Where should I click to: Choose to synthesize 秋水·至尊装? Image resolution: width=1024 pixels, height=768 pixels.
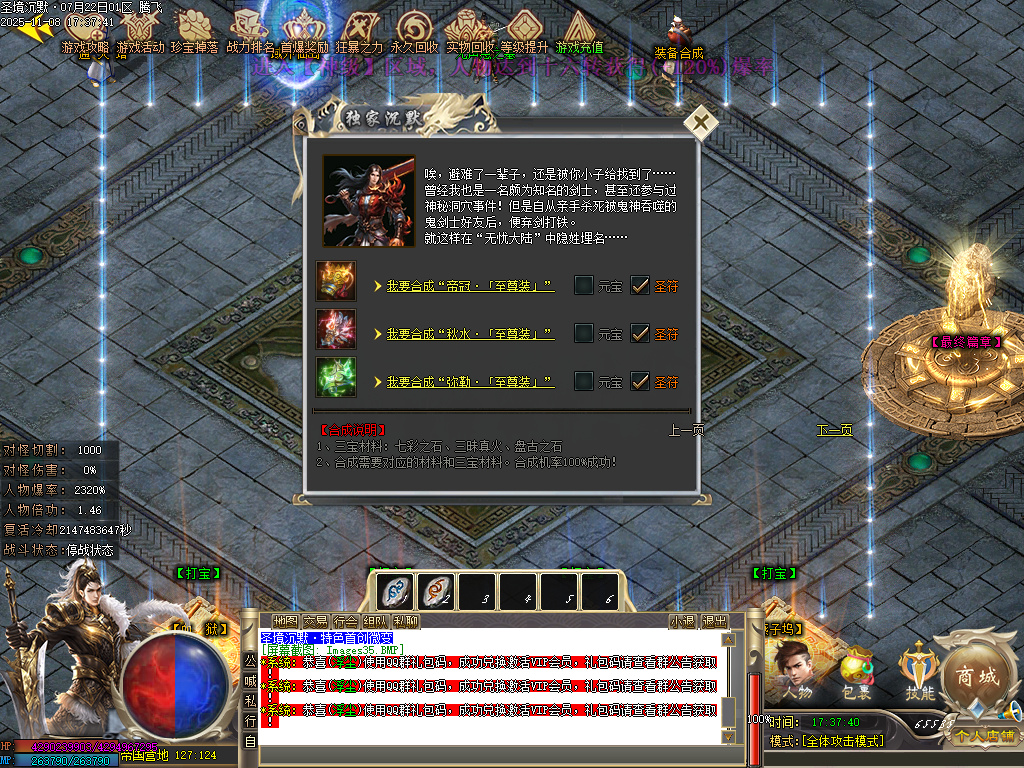coord(470,334)
